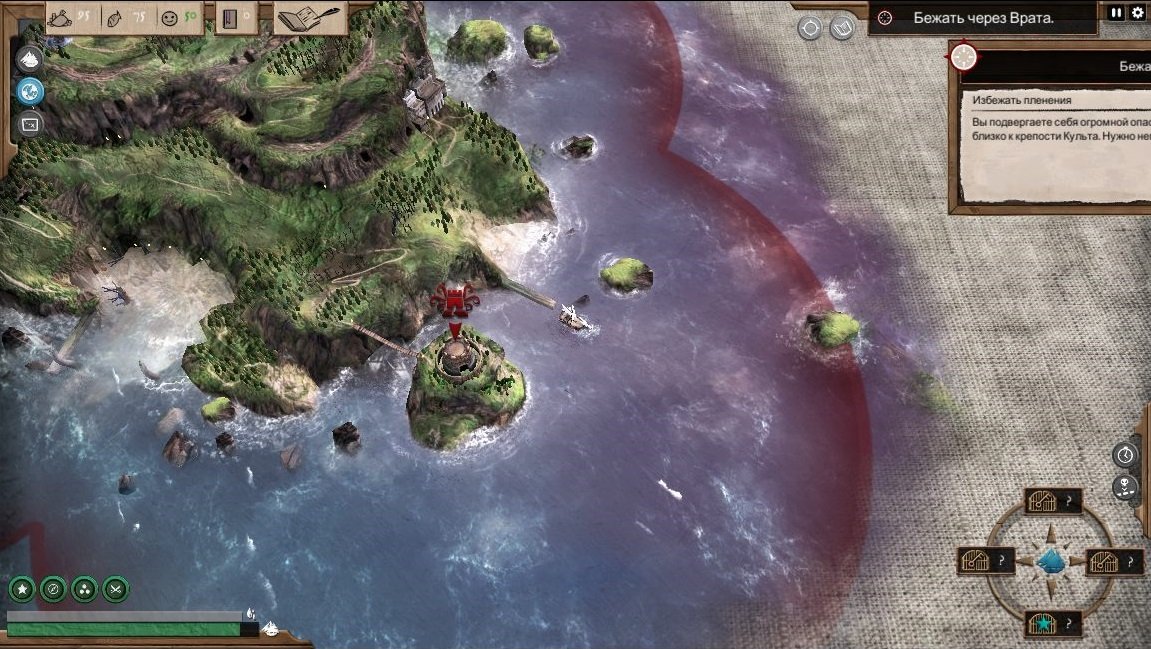Toggle the blue globe map view button
The image size is (1151, 649).
point(30,91)
